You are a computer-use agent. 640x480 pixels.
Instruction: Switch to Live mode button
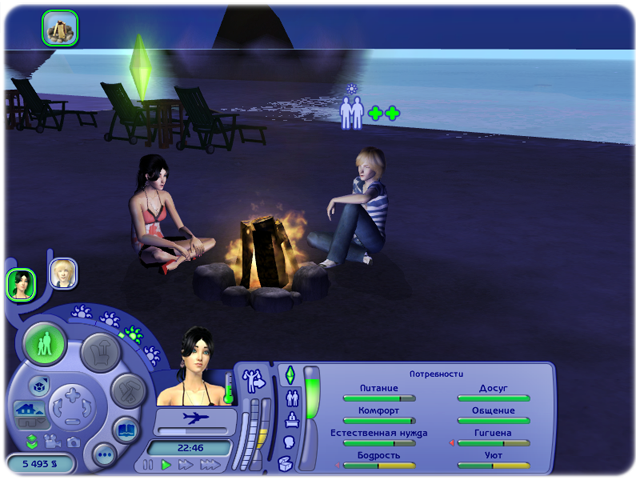pos(45,345)
